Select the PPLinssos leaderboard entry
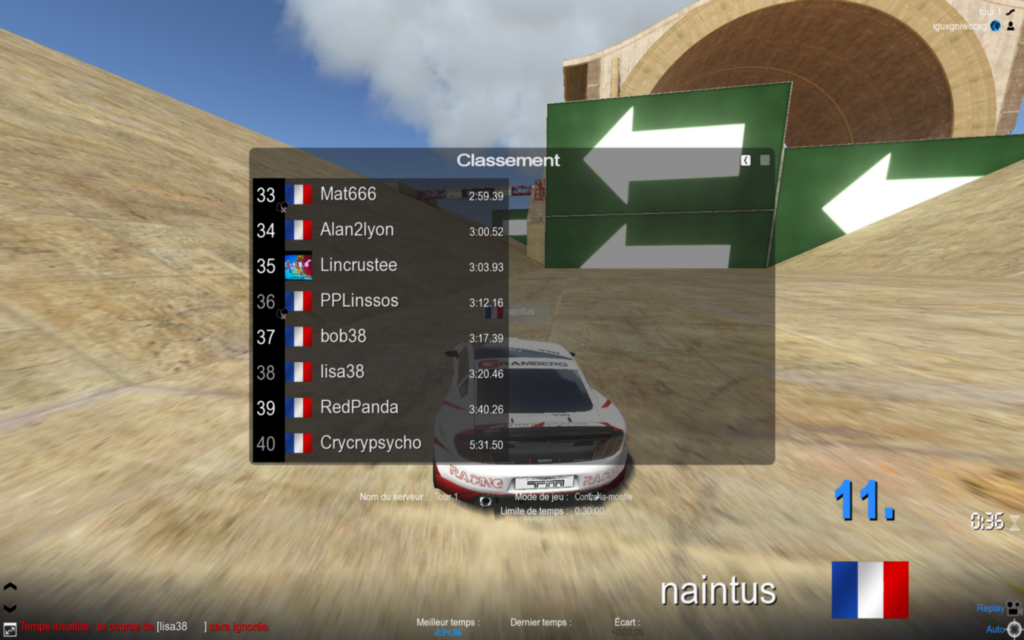This screenshot has width=1024, height=640. pyautogui.click(x=380, y=301)
